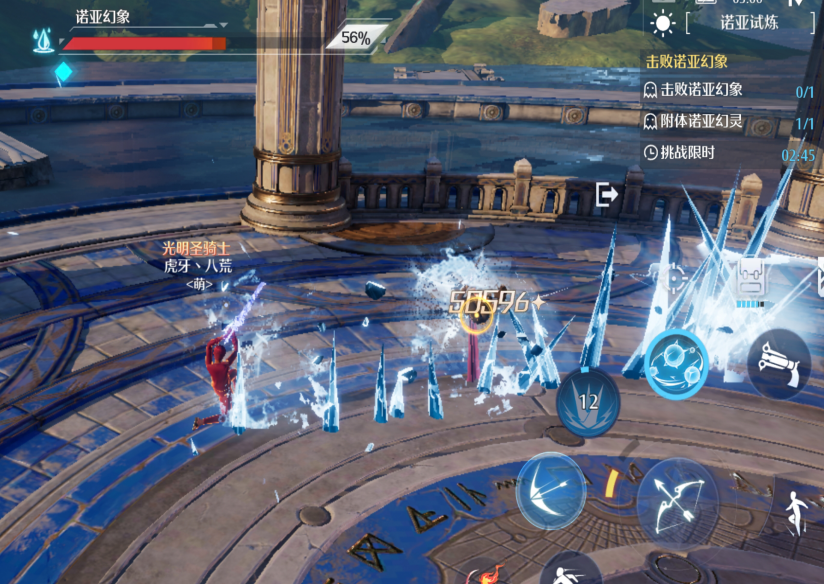Screen dimensions: 824x584
Task: Click the exit instance arrow icon
Action: click(x=607, y=194)
